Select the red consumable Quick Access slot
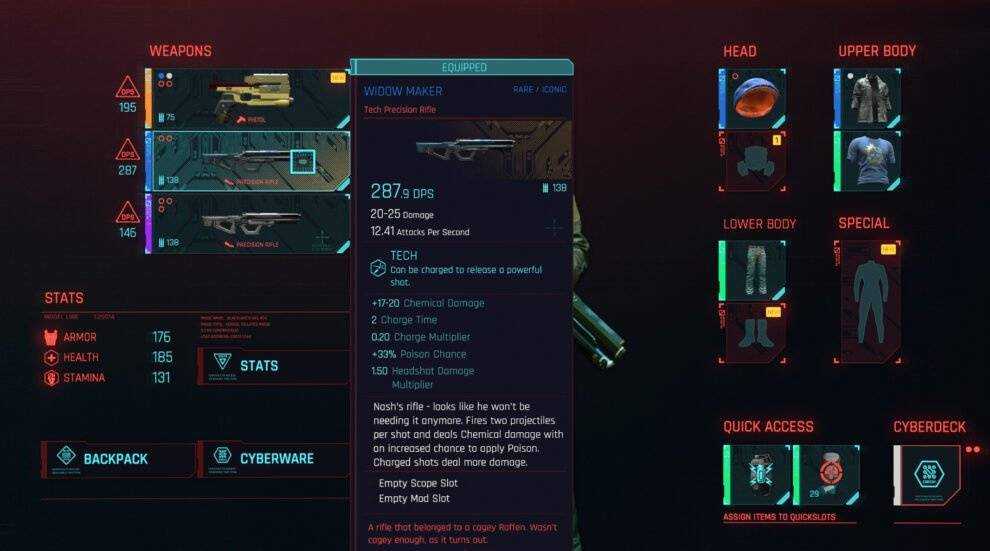990x551 pixels. point(826,475)
